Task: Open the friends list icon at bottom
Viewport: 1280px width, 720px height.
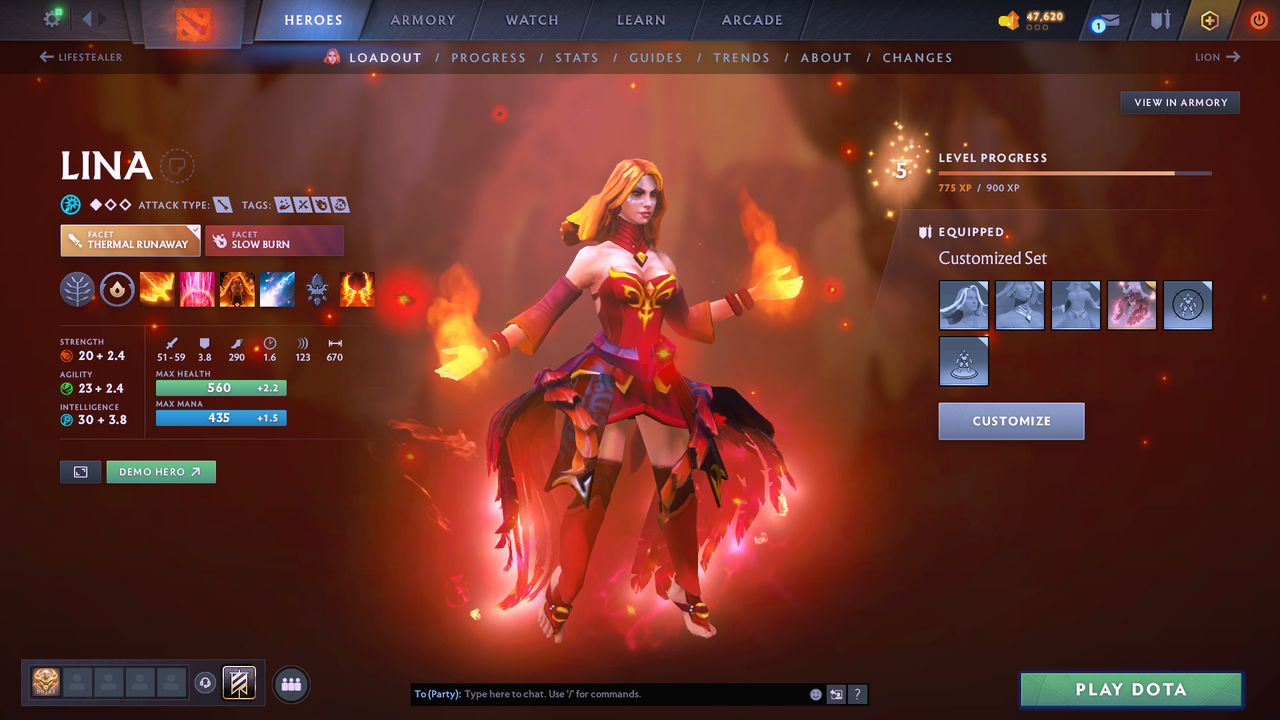Action: pos(290,683)
